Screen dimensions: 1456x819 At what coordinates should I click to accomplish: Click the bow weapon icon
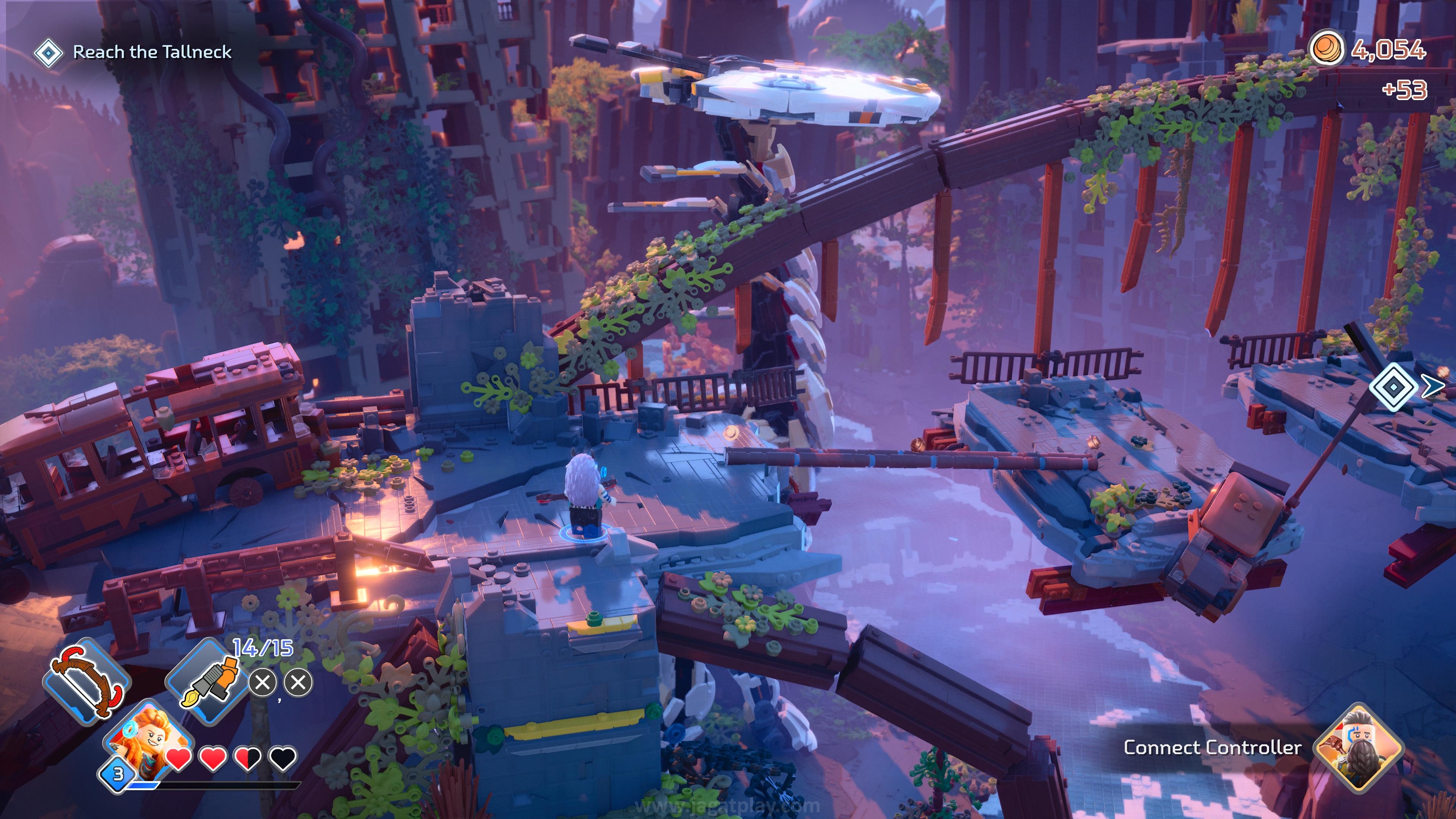(86, 681)
